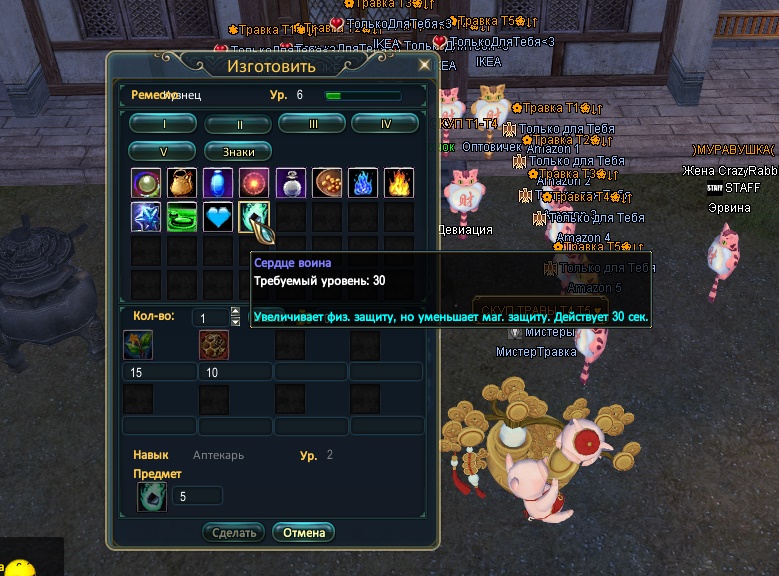This screenshot has width=779, height=576.
Task: Select the green pearl orb recipe
Action: [146, 182]
